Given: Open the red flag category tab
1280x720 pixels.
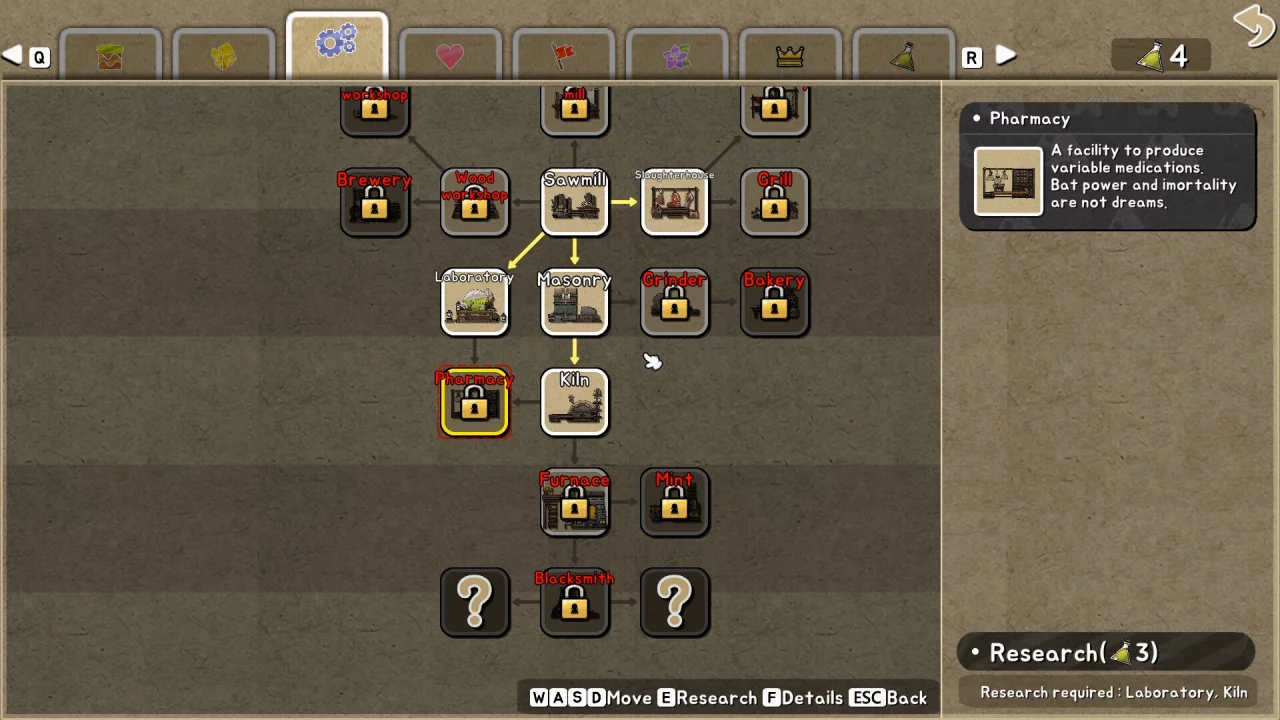Looking at the screenshot, I should click(564, 56).
